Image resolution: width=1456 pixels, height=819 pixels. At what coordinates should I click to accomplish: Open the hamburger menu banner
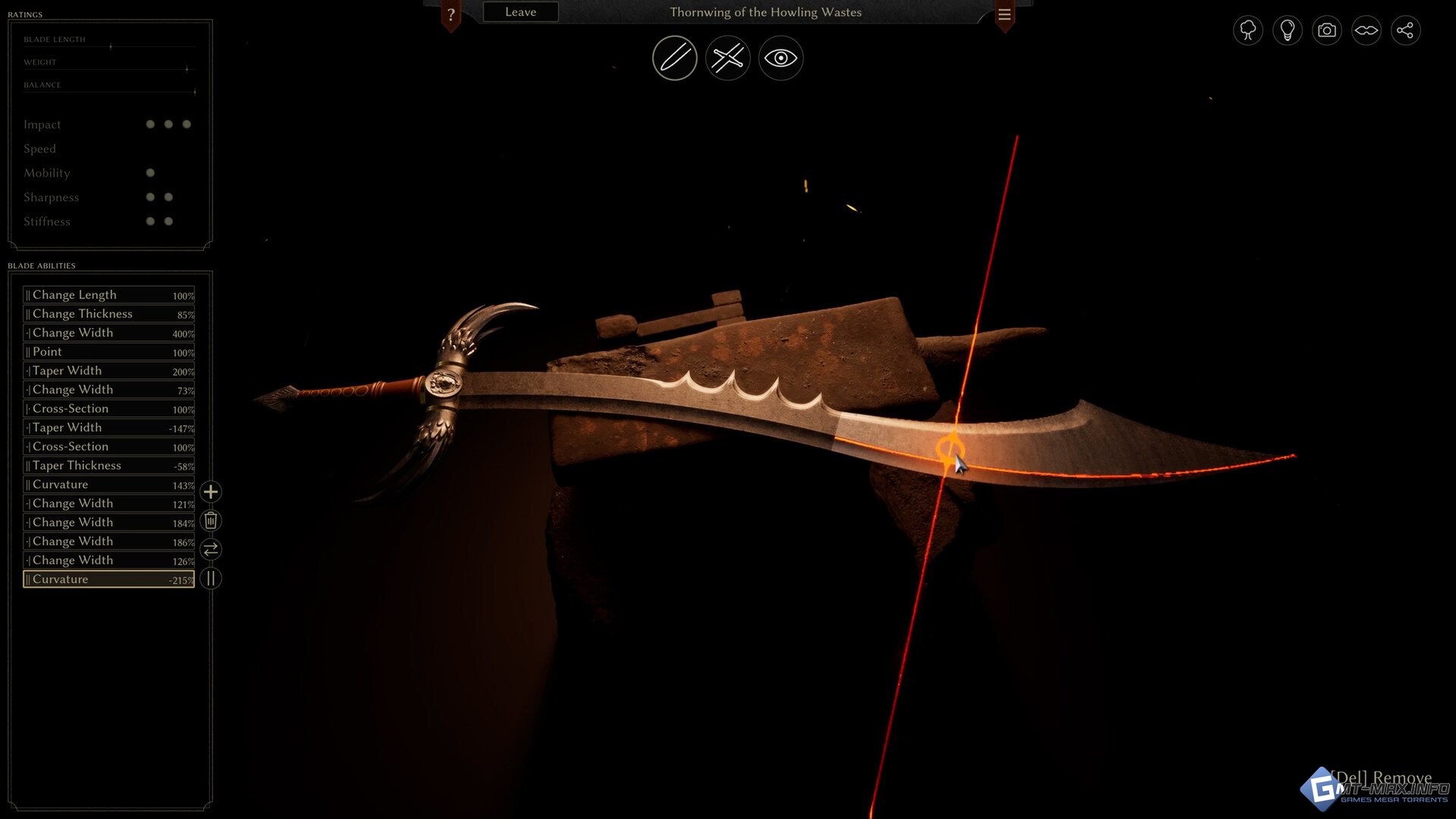(1004, 14)
